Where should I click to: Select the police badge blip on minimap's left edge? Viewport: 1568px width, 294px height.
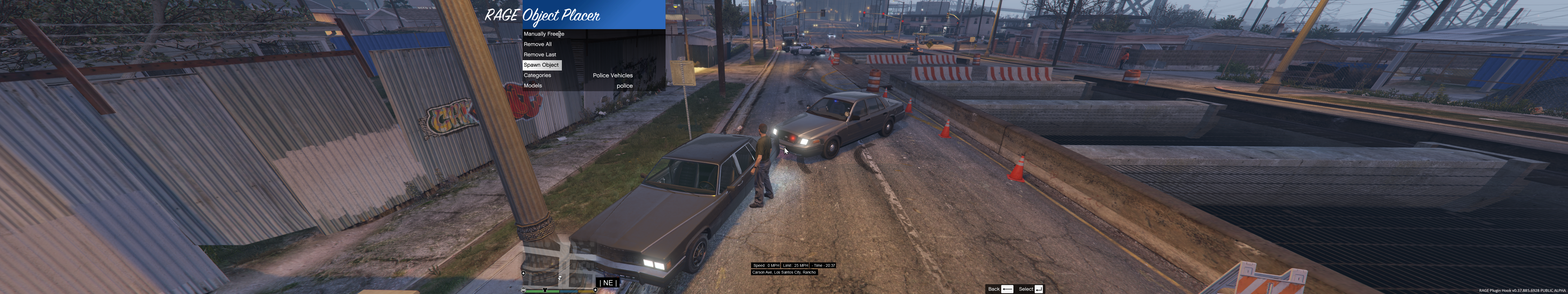[523, 273]
